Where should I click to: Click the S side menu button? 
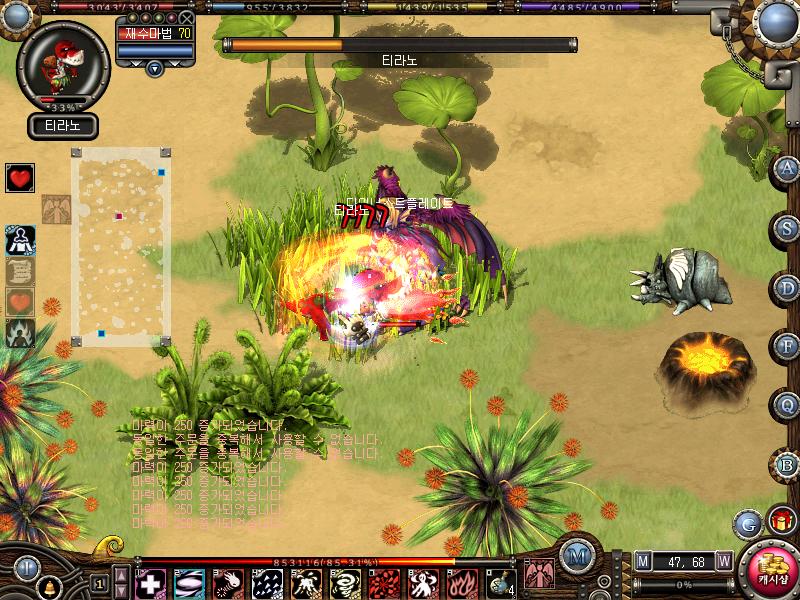point(787,227)
